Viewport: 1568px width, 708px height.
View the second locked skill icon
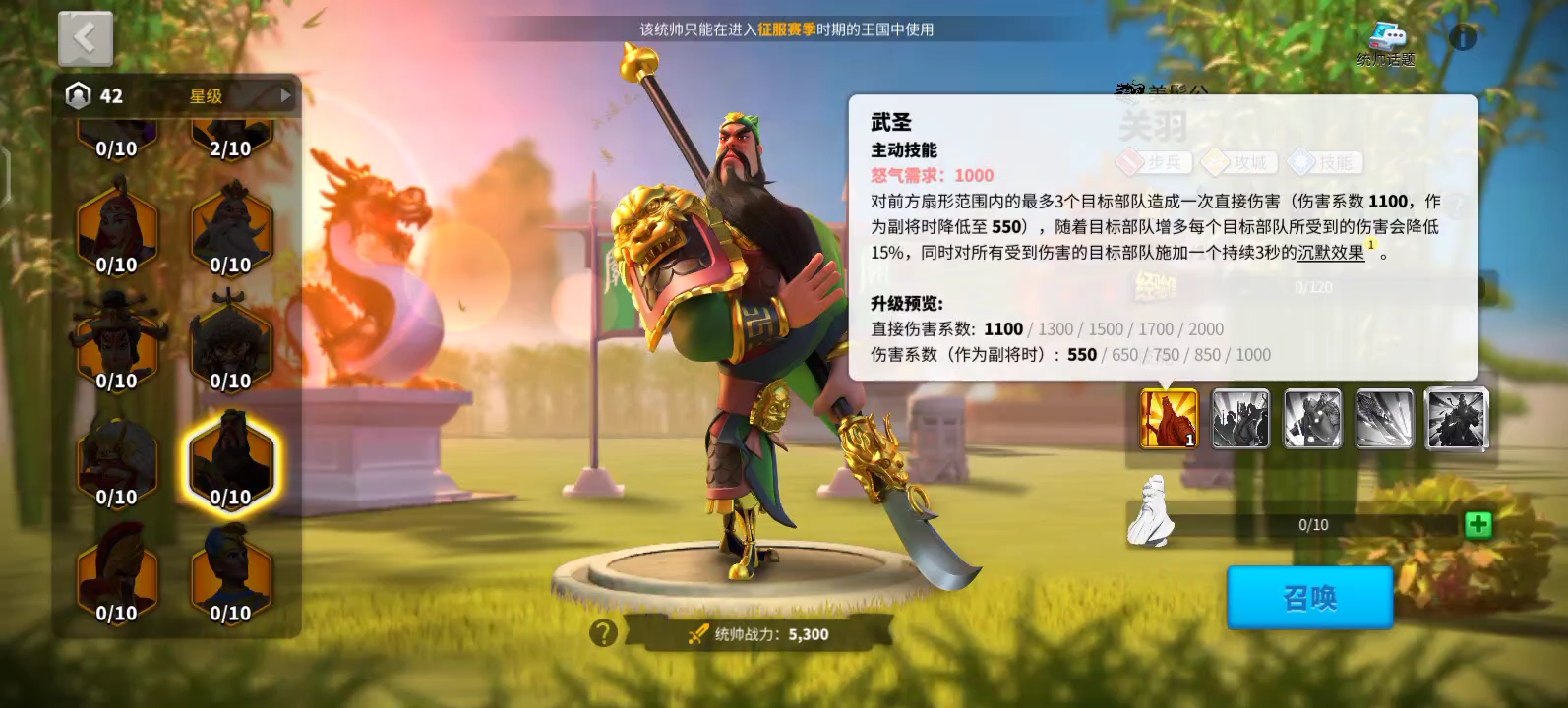1239,419
